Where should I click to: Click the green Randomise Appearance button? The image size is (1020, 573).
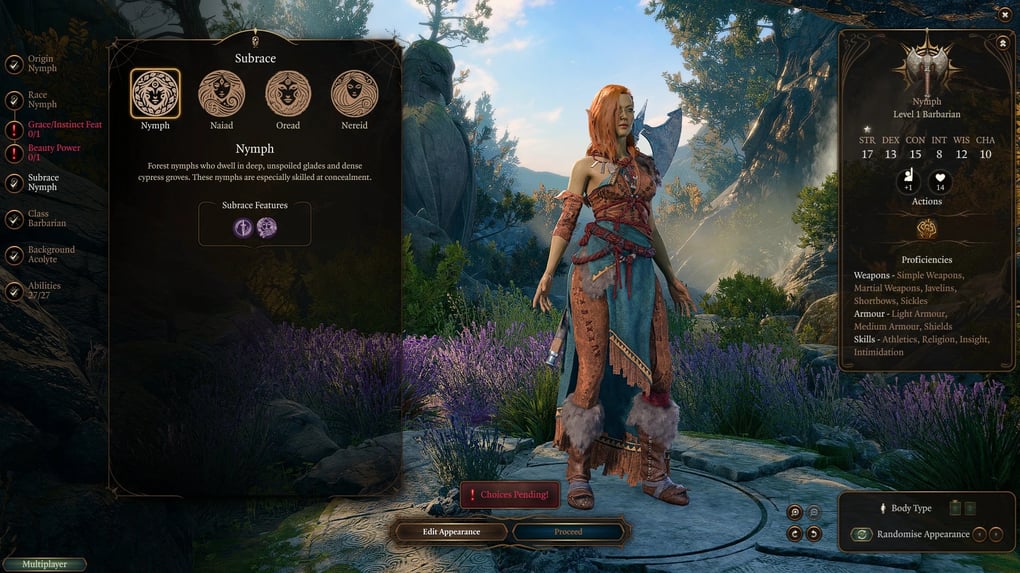click(x=861, y=534)
